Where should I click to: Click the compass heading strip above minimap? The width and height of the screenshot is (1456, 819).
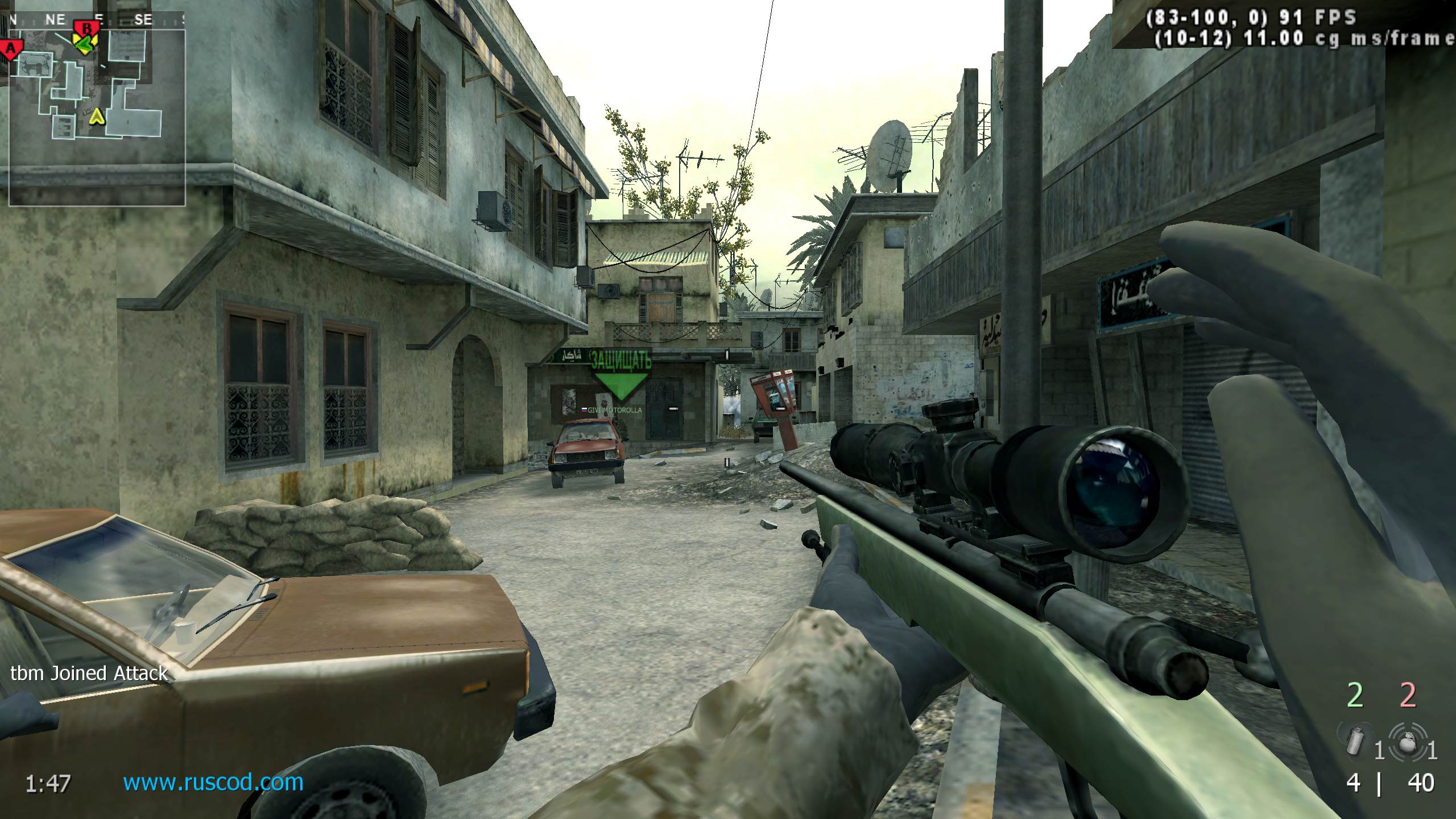[97, 19]
